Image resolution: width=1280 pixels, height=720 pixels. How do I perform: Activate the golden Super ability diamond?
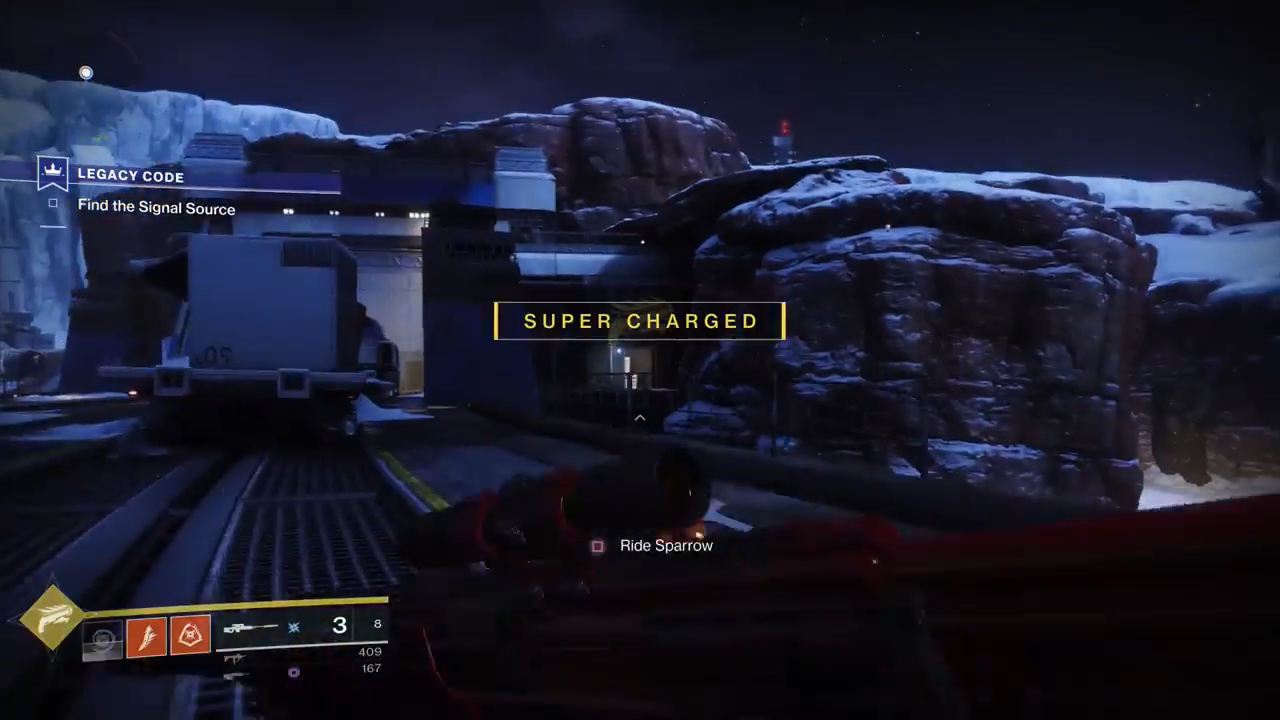coord(52,617)
